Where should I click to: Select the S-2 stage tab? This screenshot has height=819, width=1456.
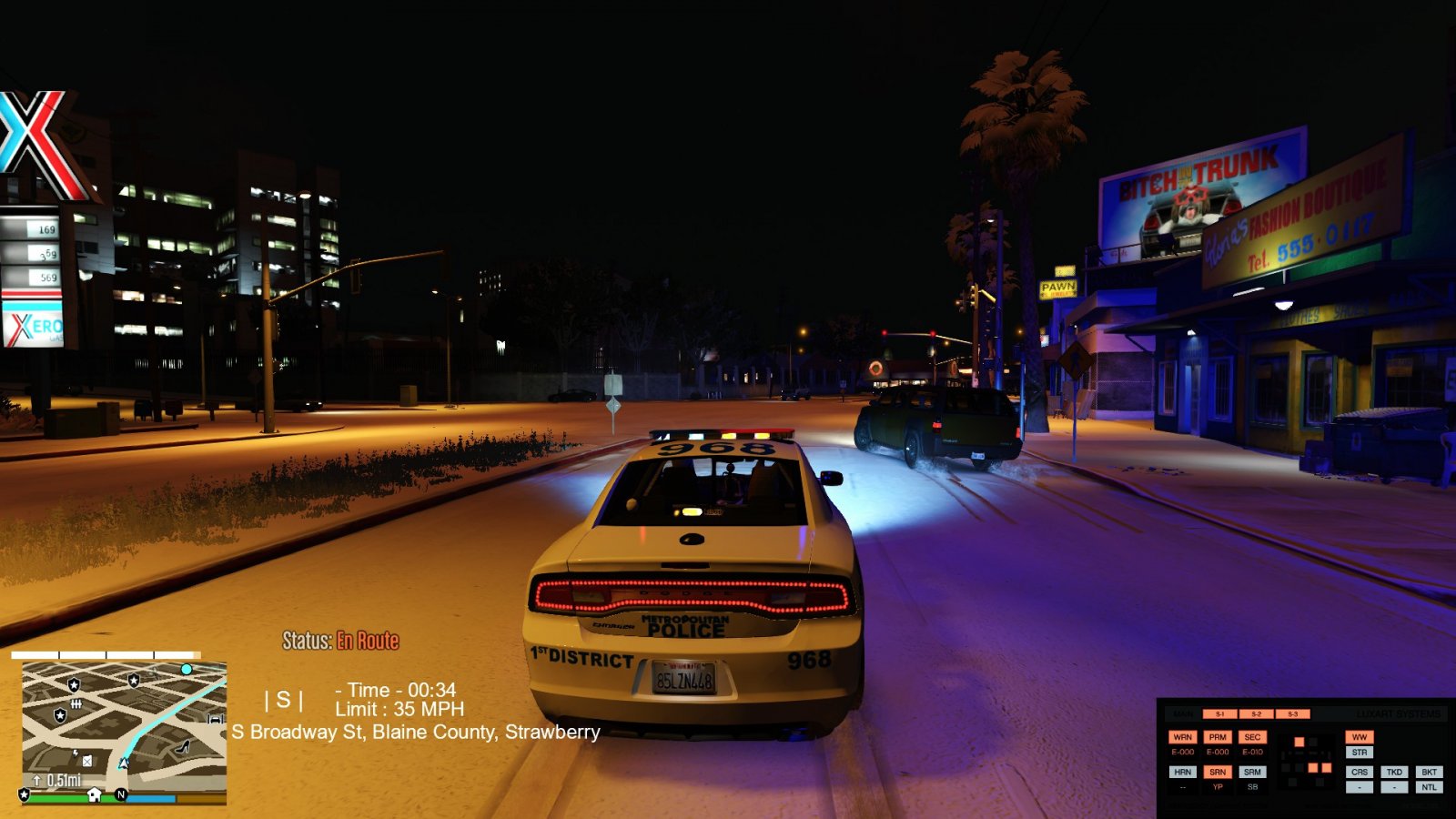tap(1256, 714)
